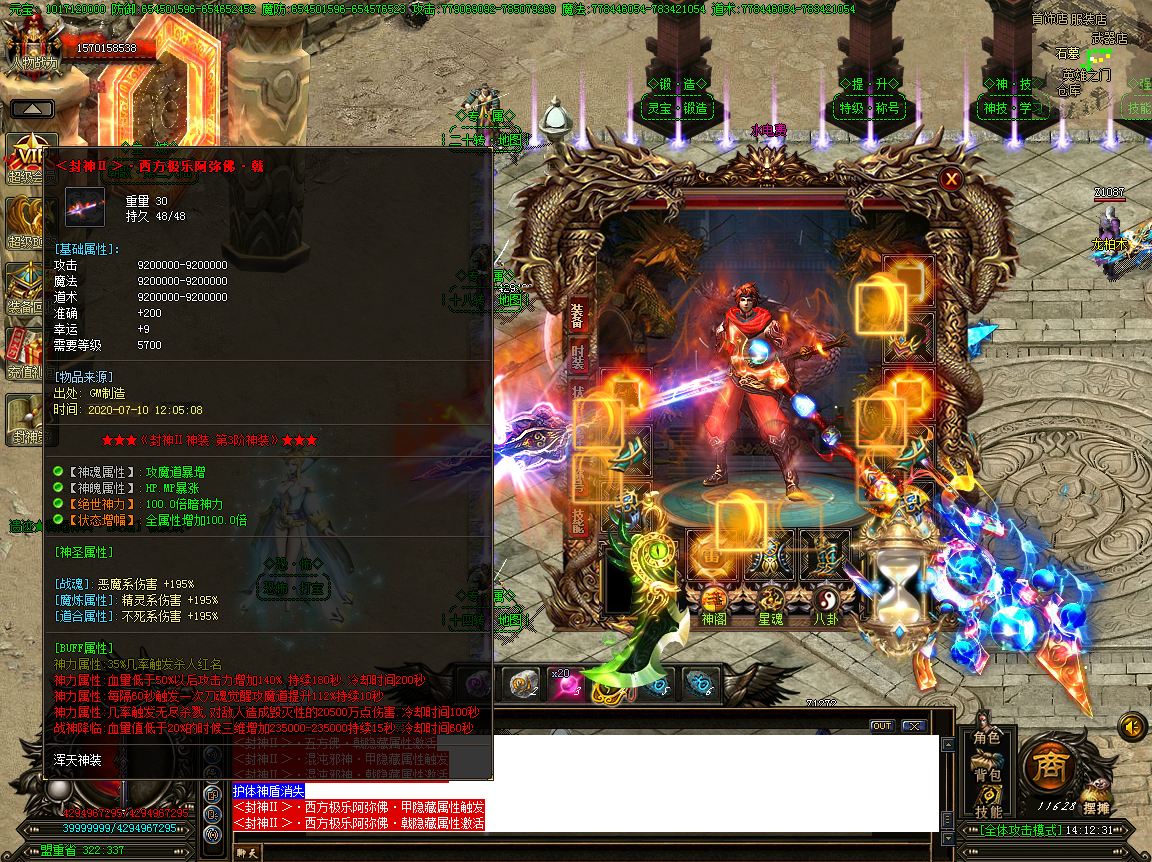
Task: Close the character equipment panel
Action: click(951, 180)
